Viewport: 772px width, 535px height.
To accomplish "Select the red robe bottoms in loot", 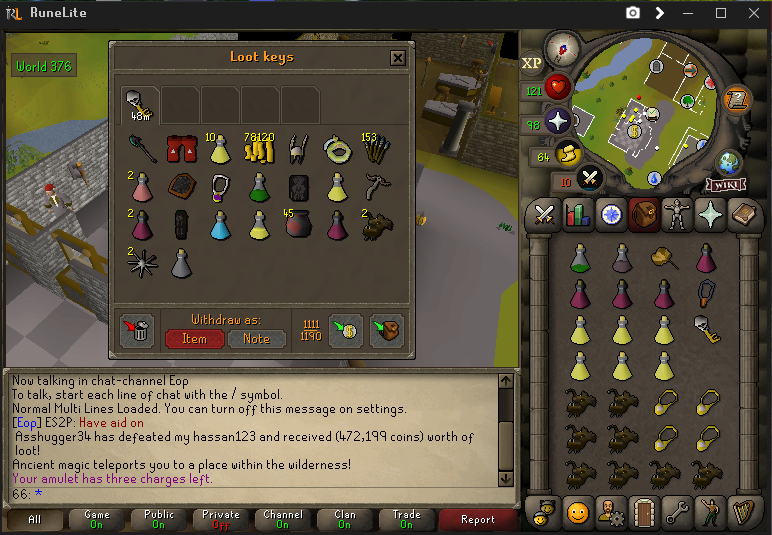I will click(x=178, y=149).
